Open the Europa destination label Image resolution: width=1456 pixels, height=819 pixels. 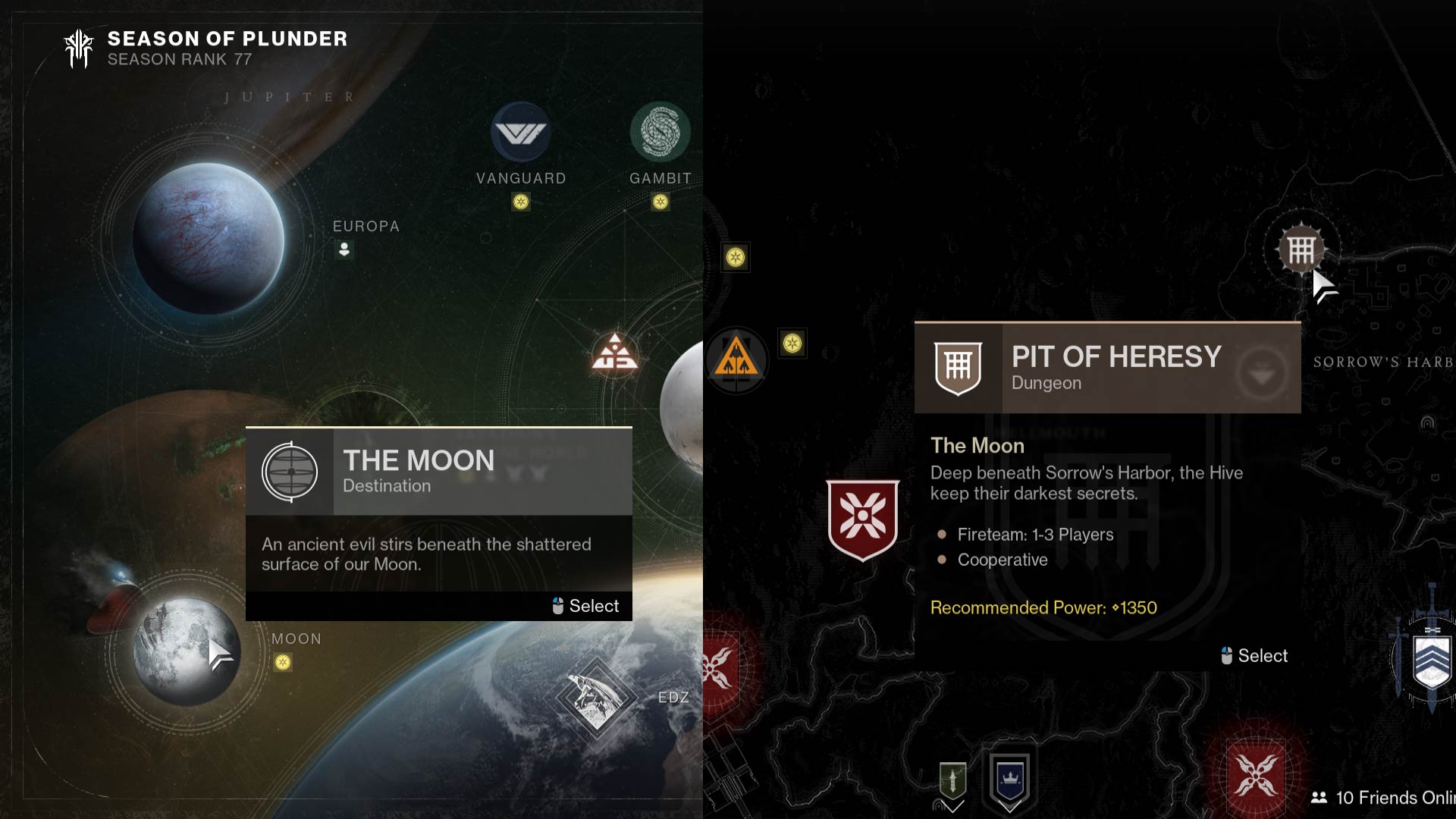(366, 225)
